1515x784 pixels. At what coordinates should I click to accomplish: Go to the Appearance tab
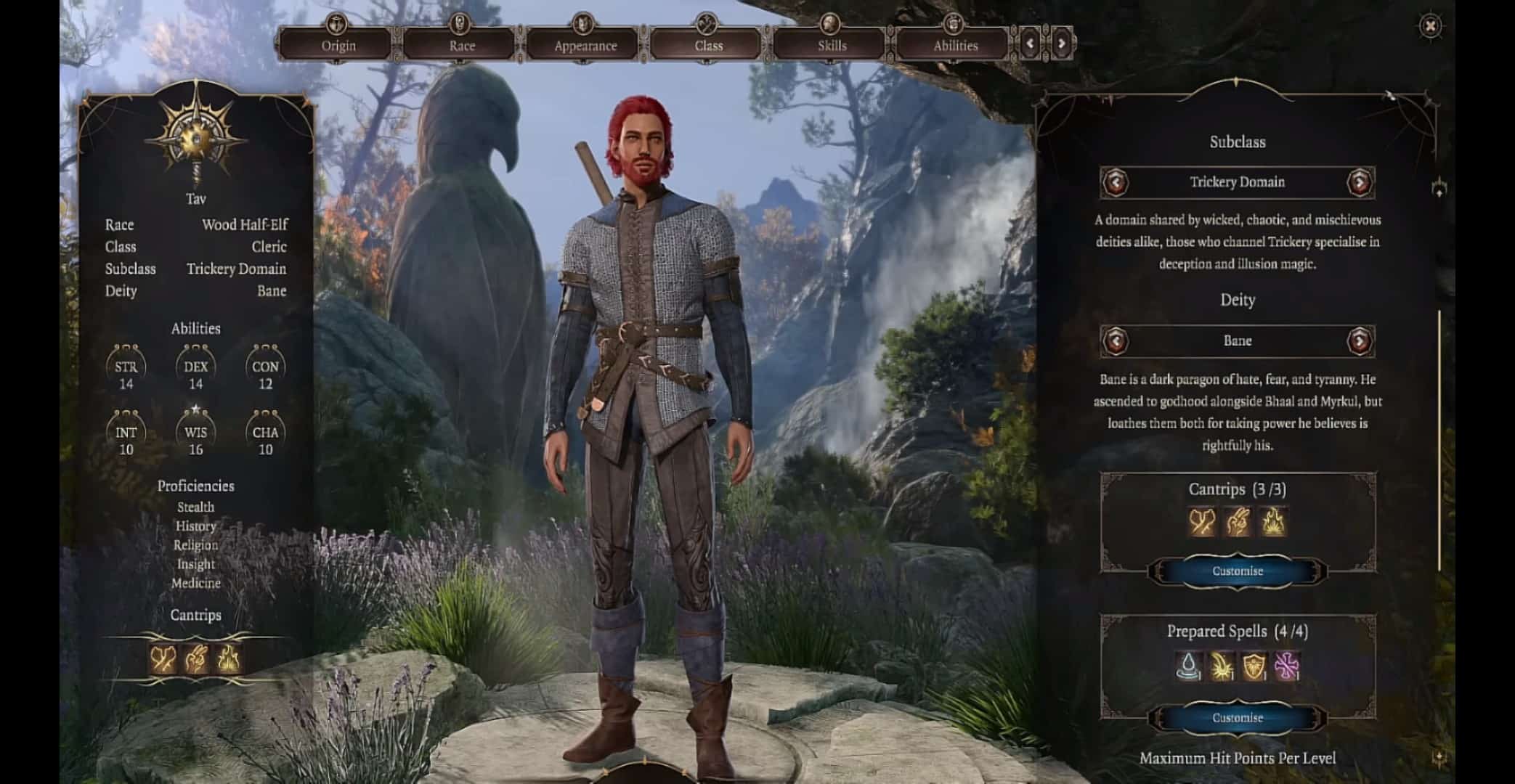[x=585, y=45]
